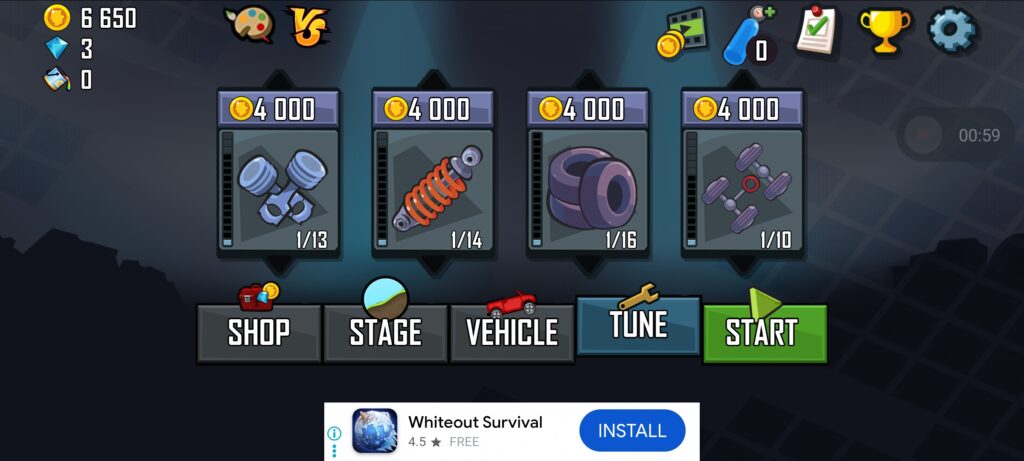Viewport: 1024px width, 461px height.
Task: View the trophy achievements
Action: [884, 31]
